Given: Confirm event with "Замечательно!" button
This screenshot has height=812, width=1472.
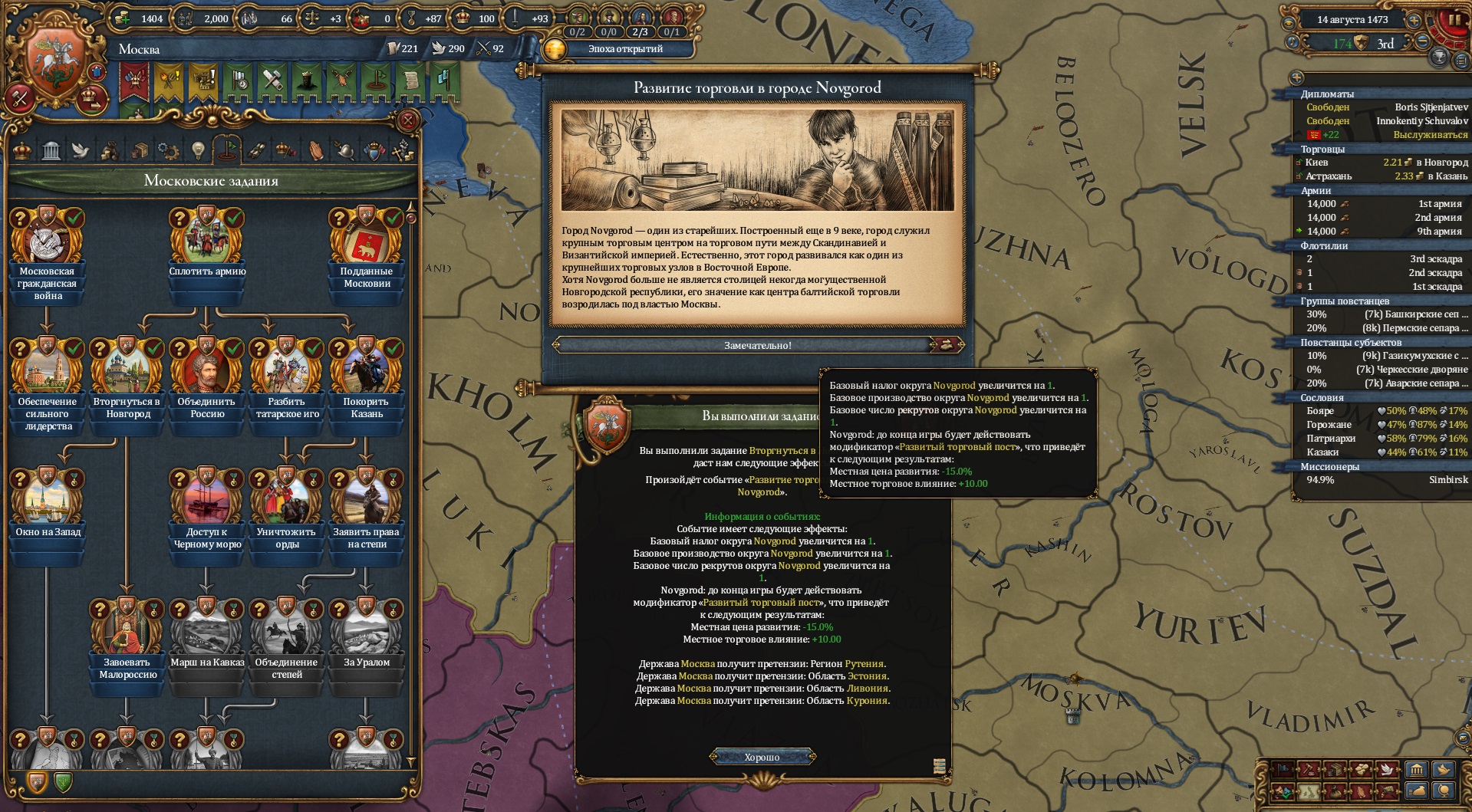Looking at the screenshot, I should (757, 345).
